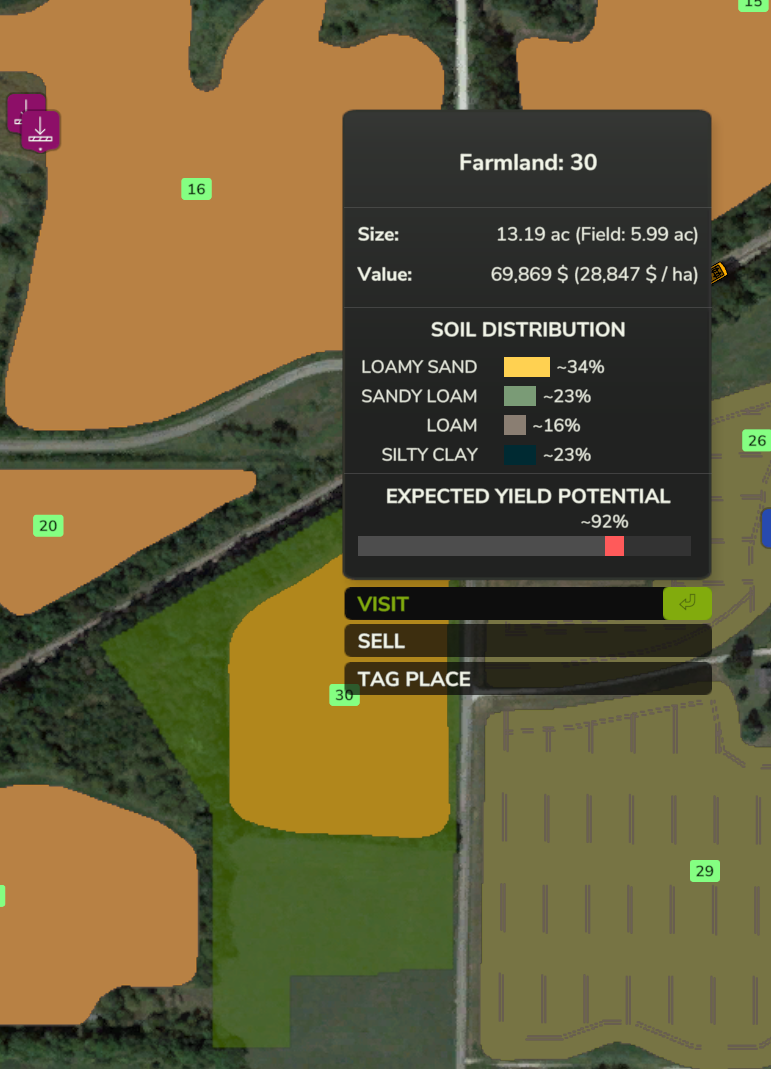Click the field 20 map marker
This screenshot has height=1069, width=771.
pos(48,526)
